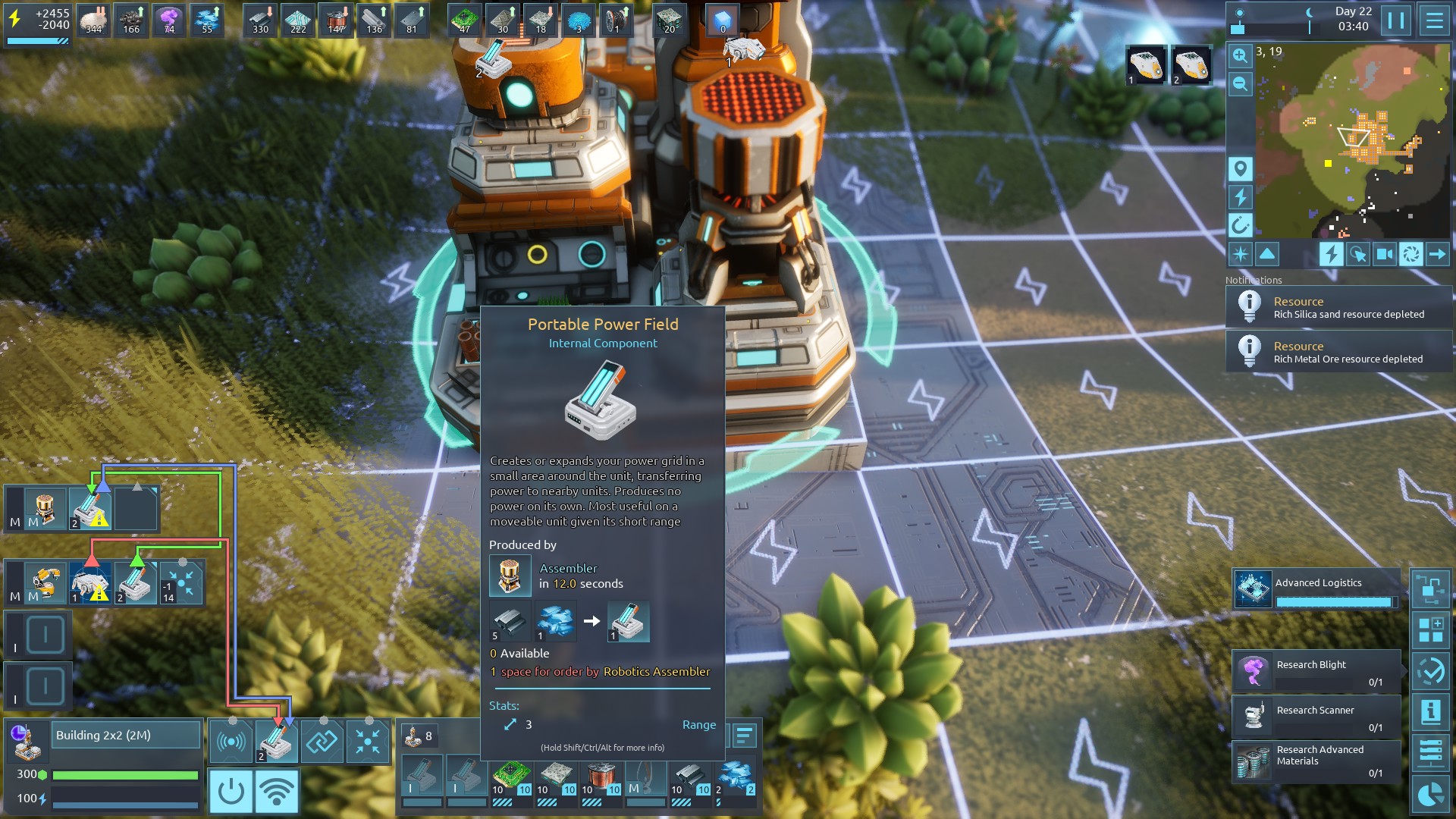Image resolution: width=1456 pixels, height=819 pixels.
Task: Select the map pin marker button
Action: [1240, 169]
